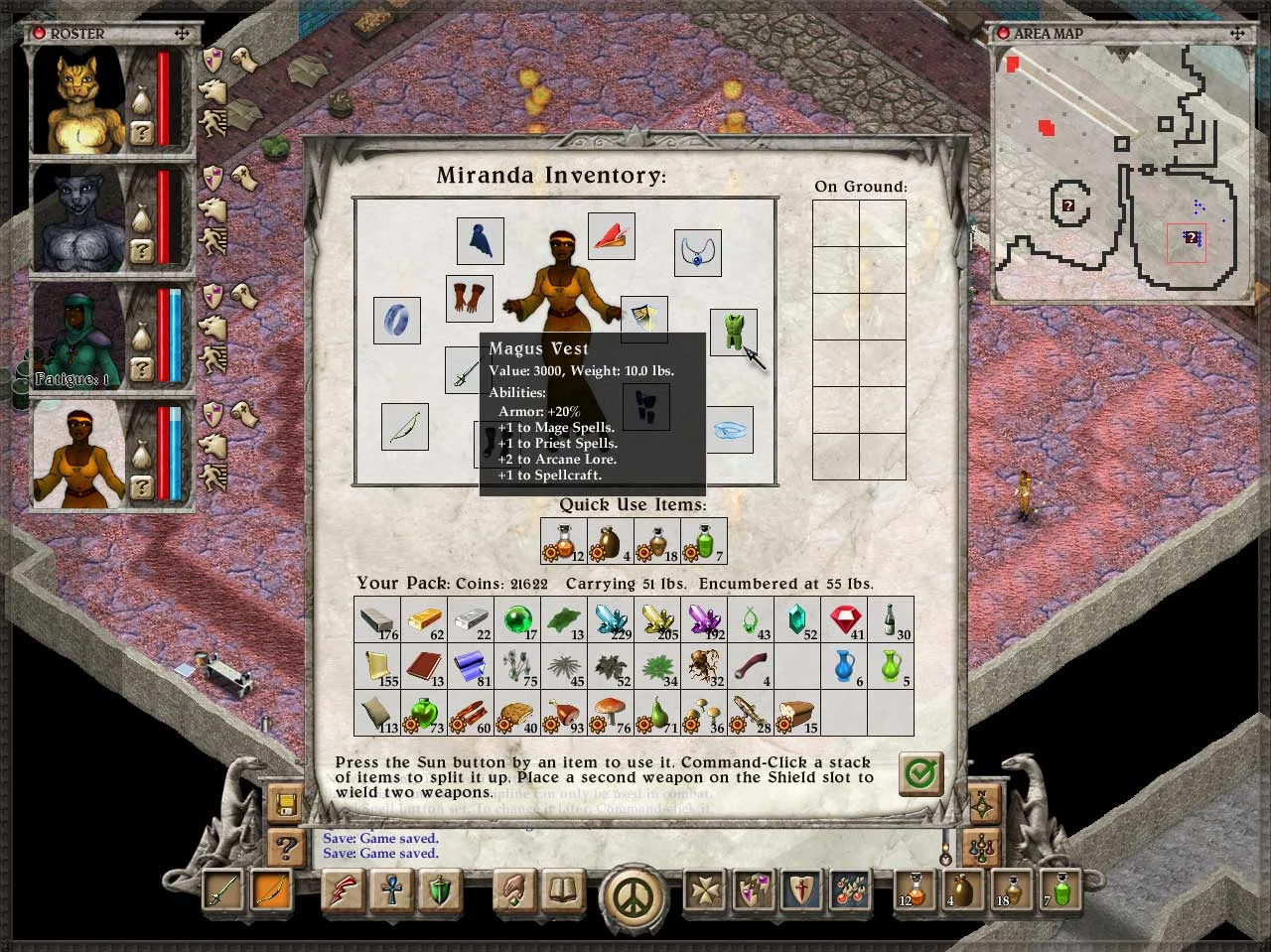
Task: Select the mushroom food stack with sun button
Action: pyautogui.click(x=612, y=714)
